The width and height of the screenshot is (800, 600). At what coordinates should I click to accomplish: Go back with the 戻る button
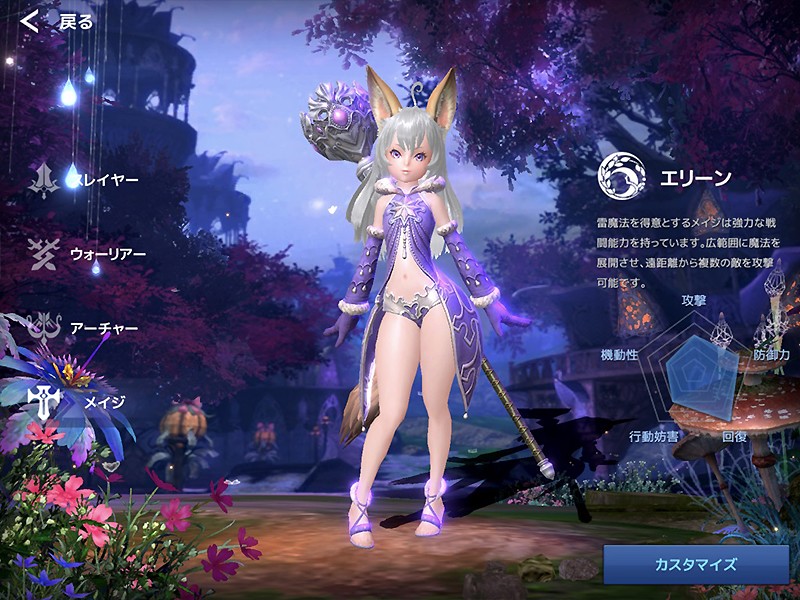click(x=58, y=21)
